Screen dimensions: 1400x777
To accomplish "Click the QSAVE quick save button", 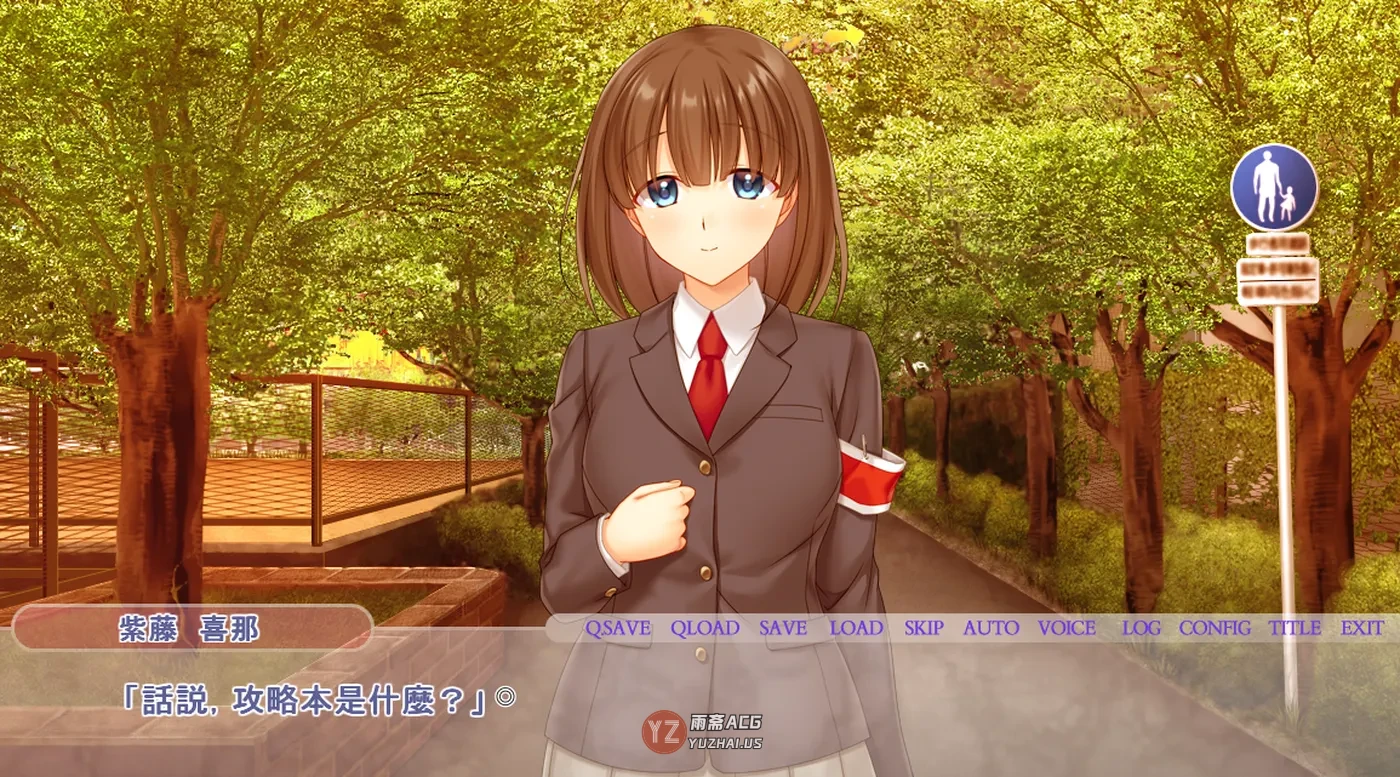I will click(x=618, y=629).
